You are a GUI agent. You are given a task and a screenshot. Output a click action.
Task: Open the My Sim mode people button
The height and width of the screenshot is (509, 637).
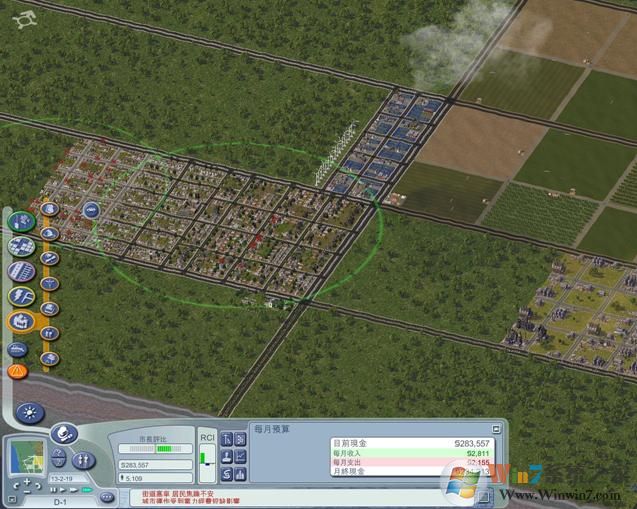[x=84, y=459]
